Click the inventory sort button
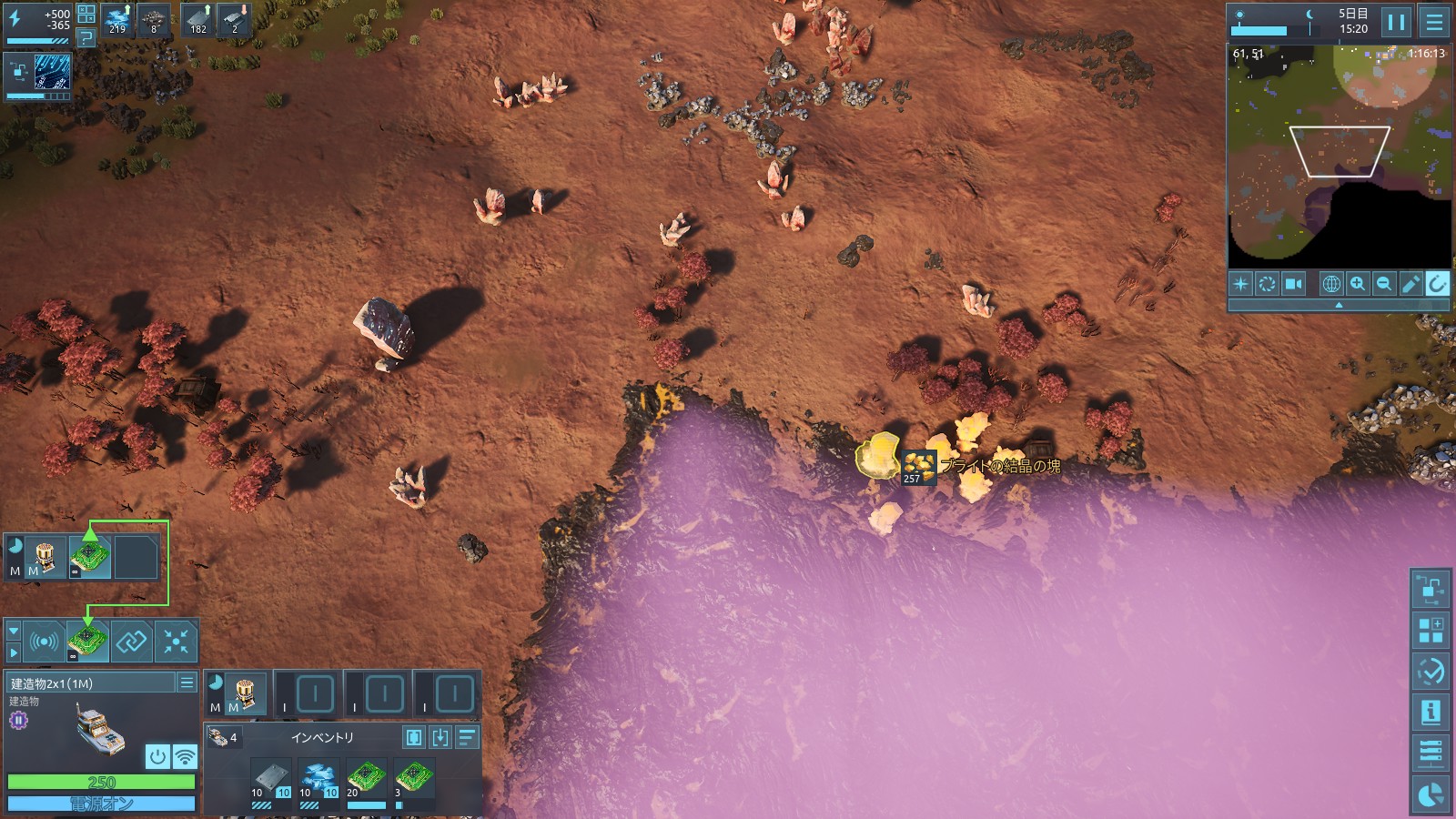This screenshot has height=819, width=1456. tap(467, 737)
